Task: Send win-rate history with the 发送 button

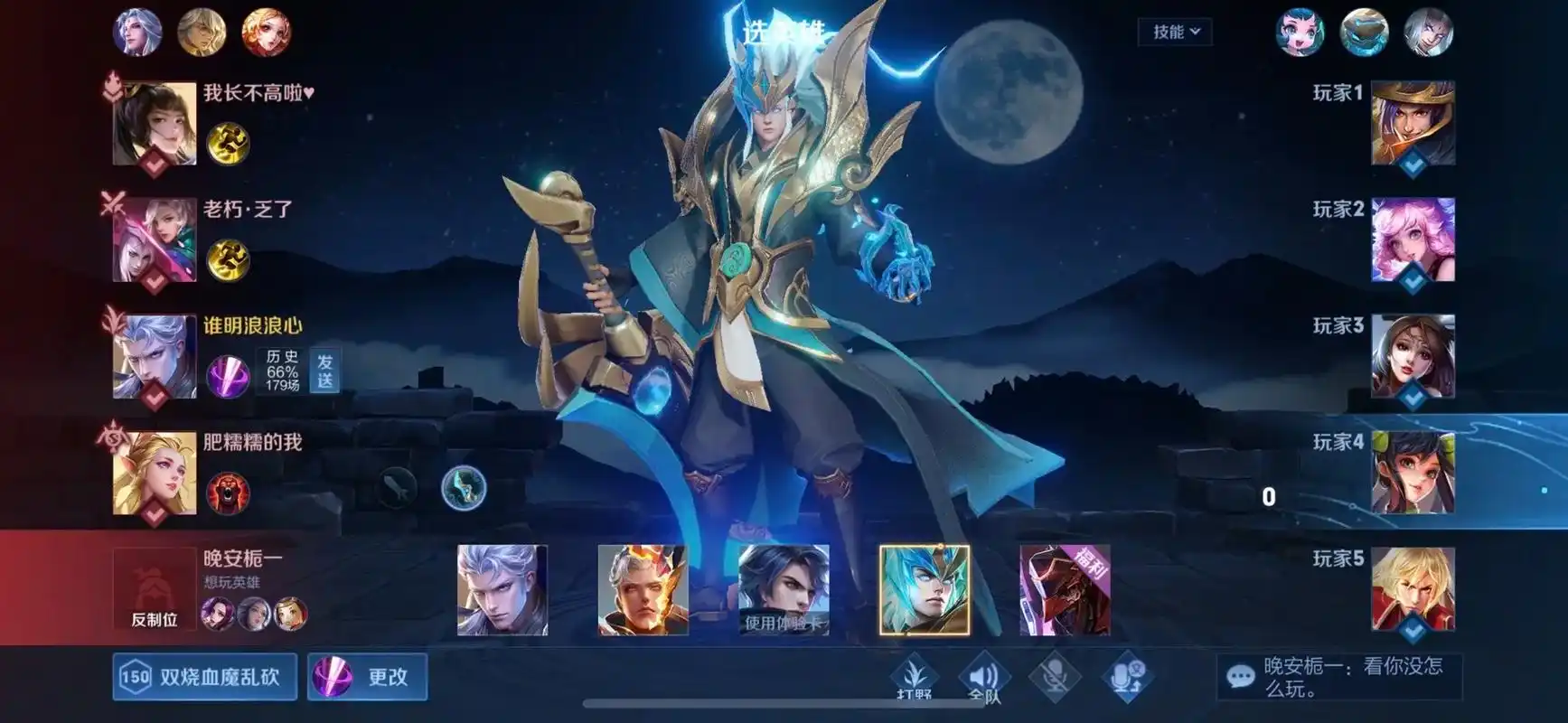Action: [x=324, y=371]
